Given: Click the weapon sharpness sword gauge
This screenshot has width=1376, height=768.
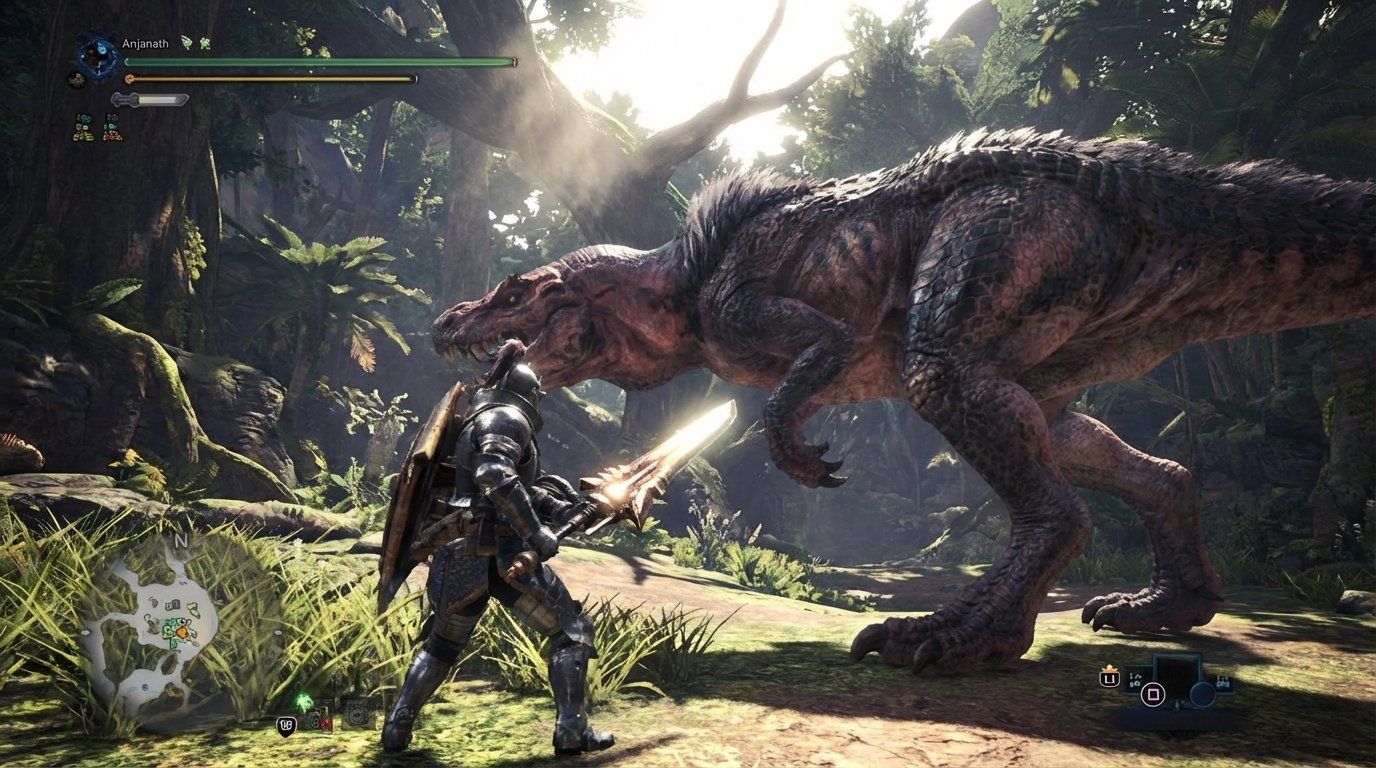Looking at the screenshot, I should tap(150, 98).
